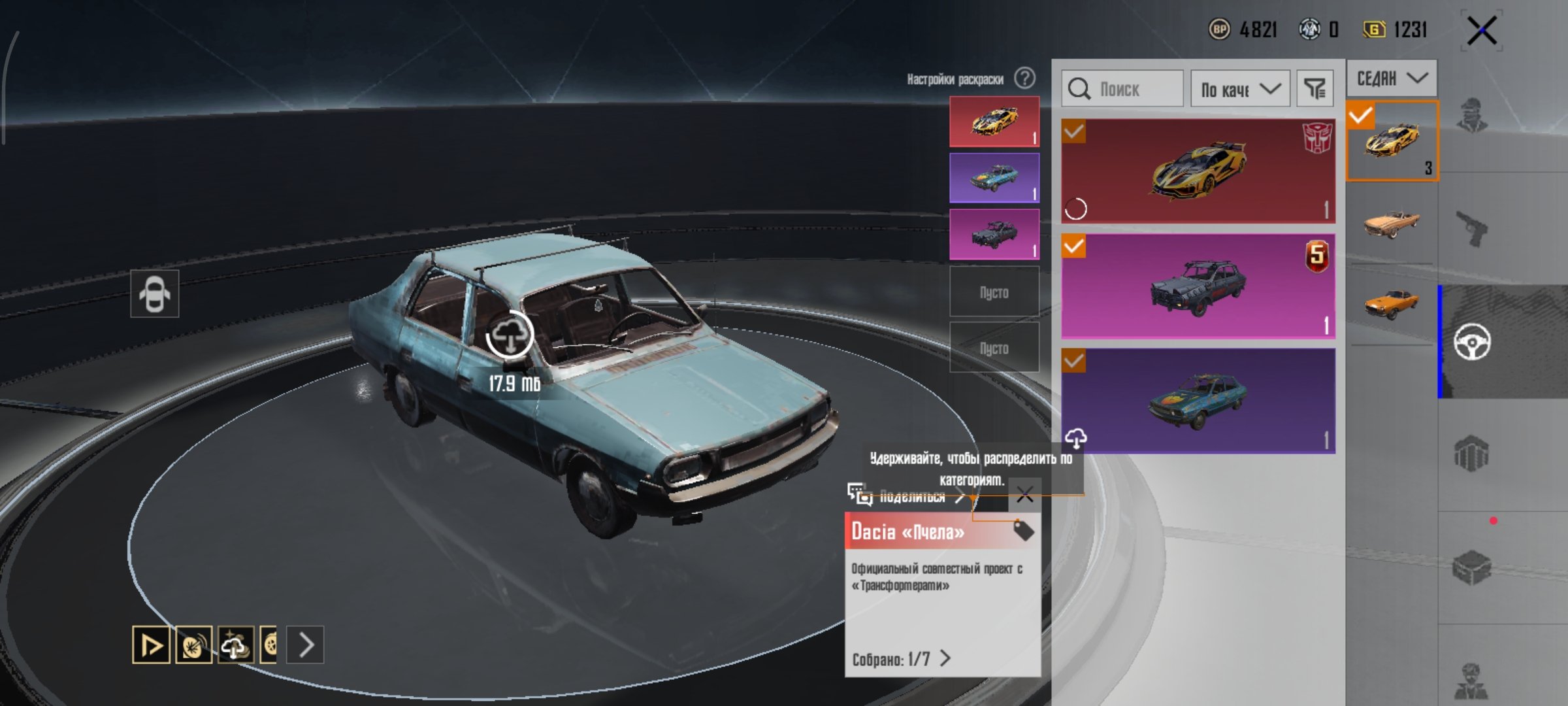Open the filter funnel button
Image resolution: width=1568 pixels, height=706 pixels.
[1314, 89]
